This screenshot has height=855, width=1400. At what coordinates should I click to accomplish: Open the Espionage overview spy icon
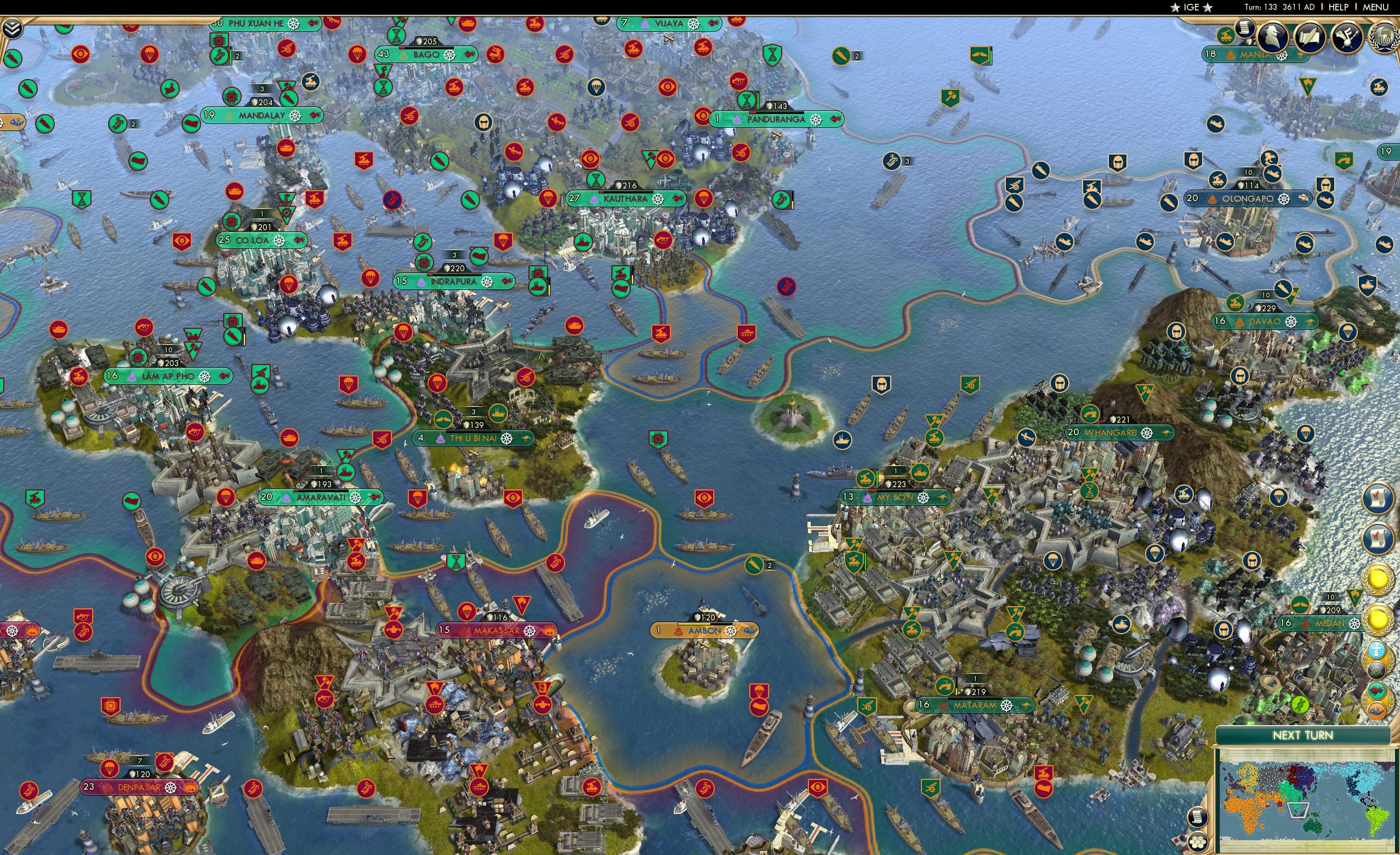(1273, 37)
